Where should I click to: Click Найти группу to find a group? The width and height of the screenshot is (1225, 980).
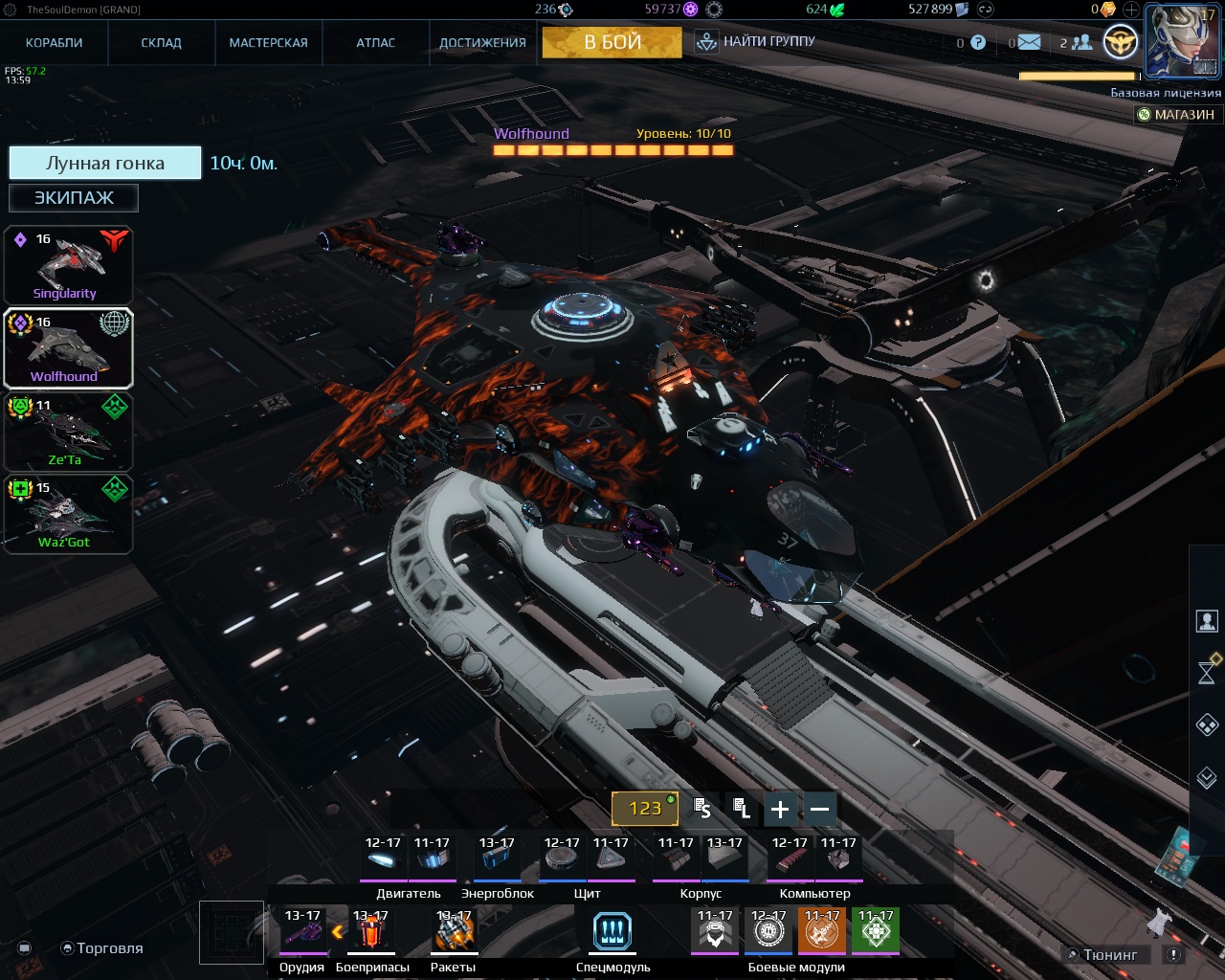pyautogui.click(x=756, y=42)
